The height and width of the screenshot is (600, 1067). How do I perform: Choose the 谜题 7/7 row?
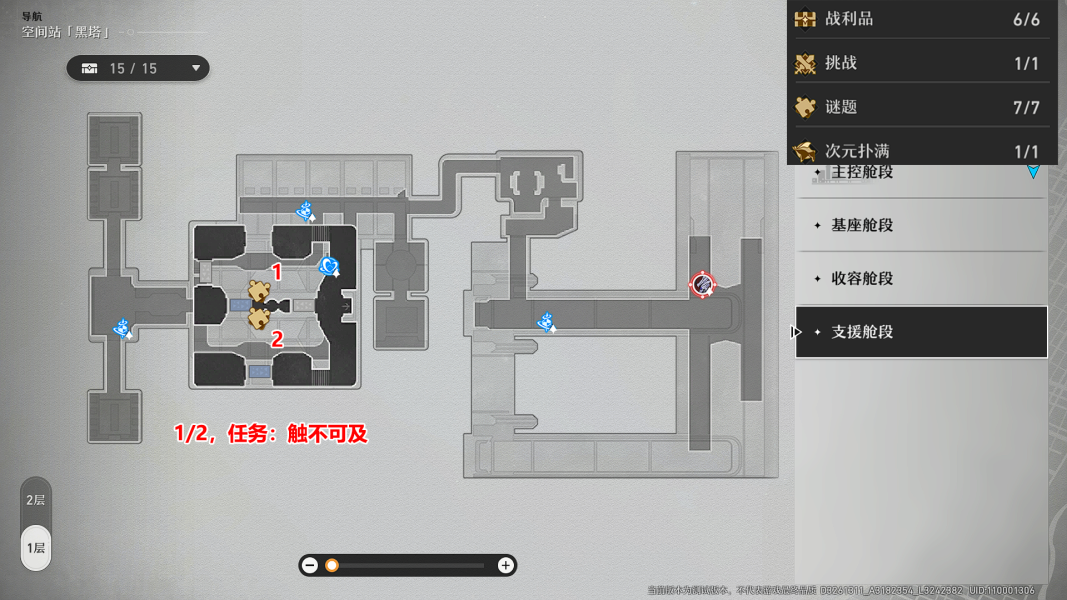[920, 107]
